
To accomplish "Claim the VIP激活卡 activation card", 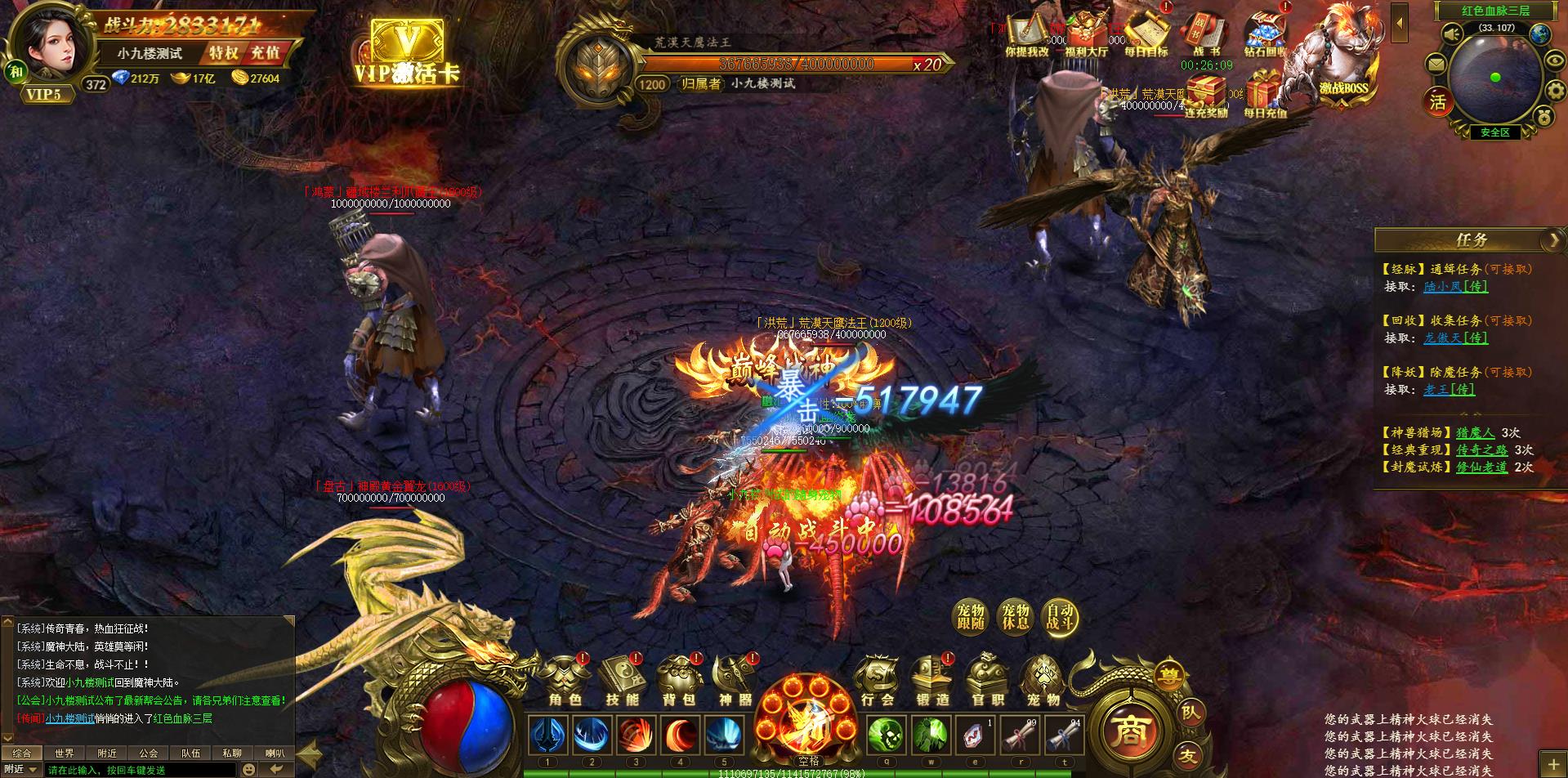I will click(407, 51).
